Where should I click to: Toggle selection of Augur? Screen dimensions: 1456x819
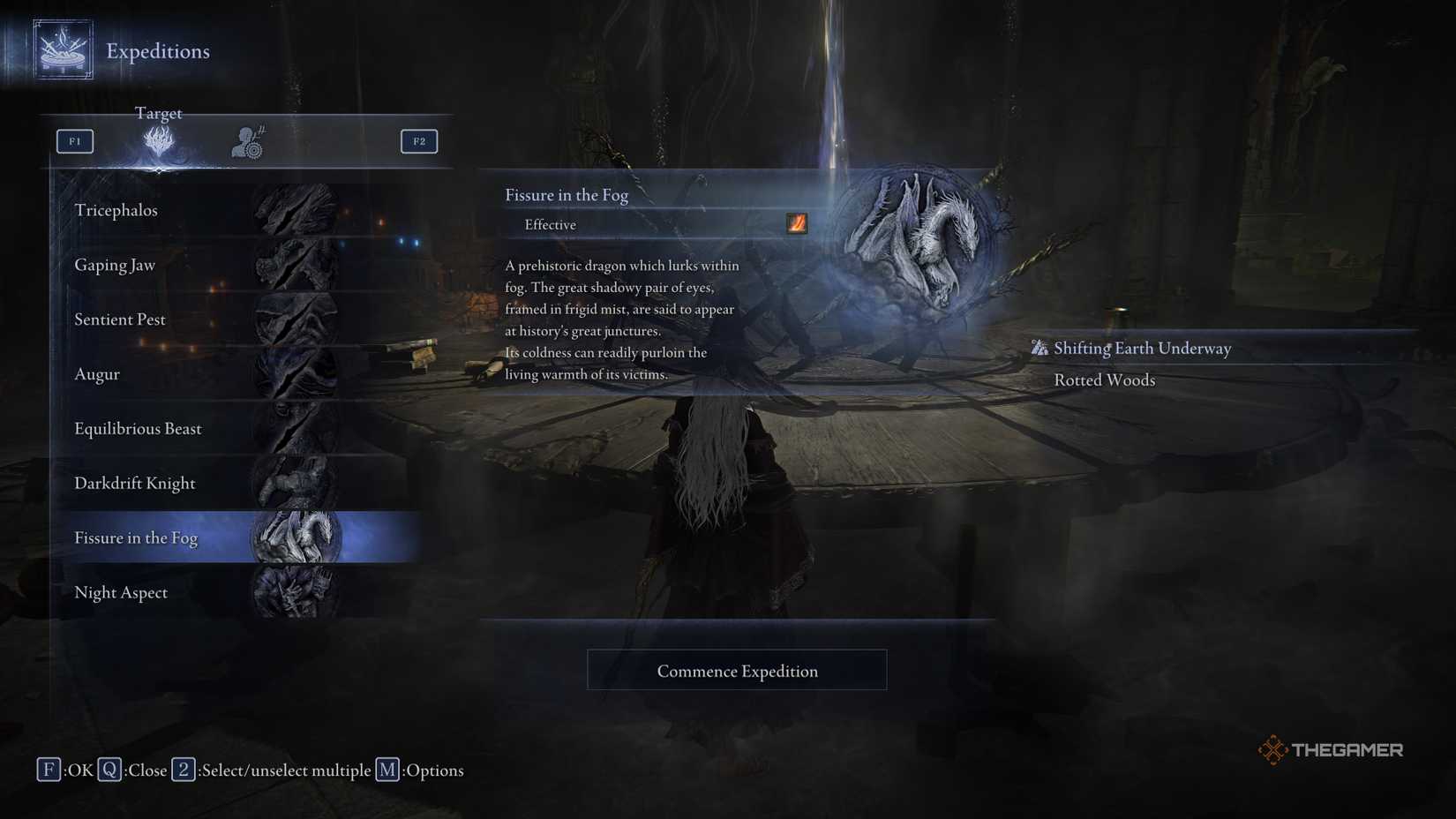pyautogui.click(x=97, y=374)
